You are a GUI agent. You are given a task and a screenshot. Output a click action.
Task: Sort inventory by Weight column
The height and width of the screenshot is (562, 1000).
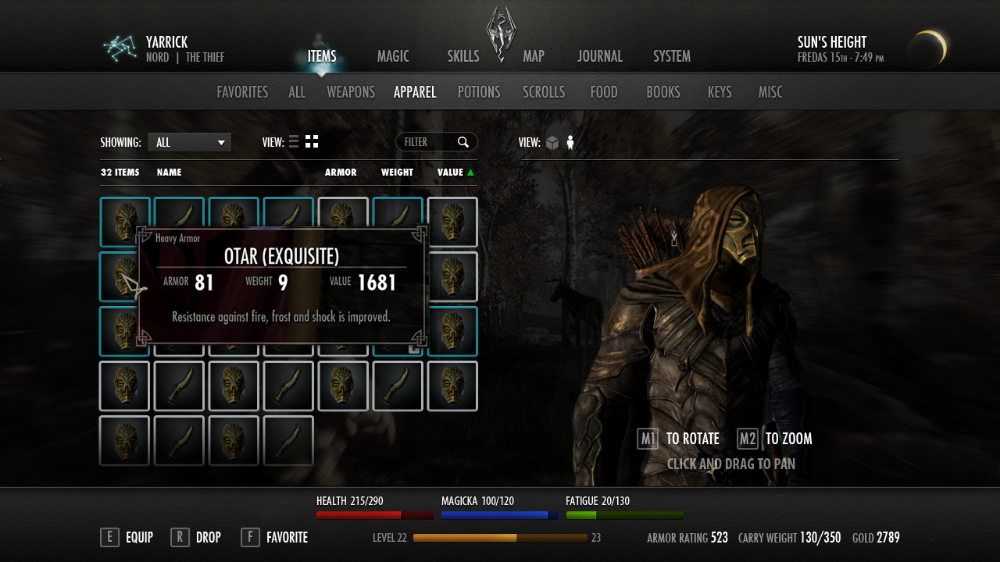point(397,172)
